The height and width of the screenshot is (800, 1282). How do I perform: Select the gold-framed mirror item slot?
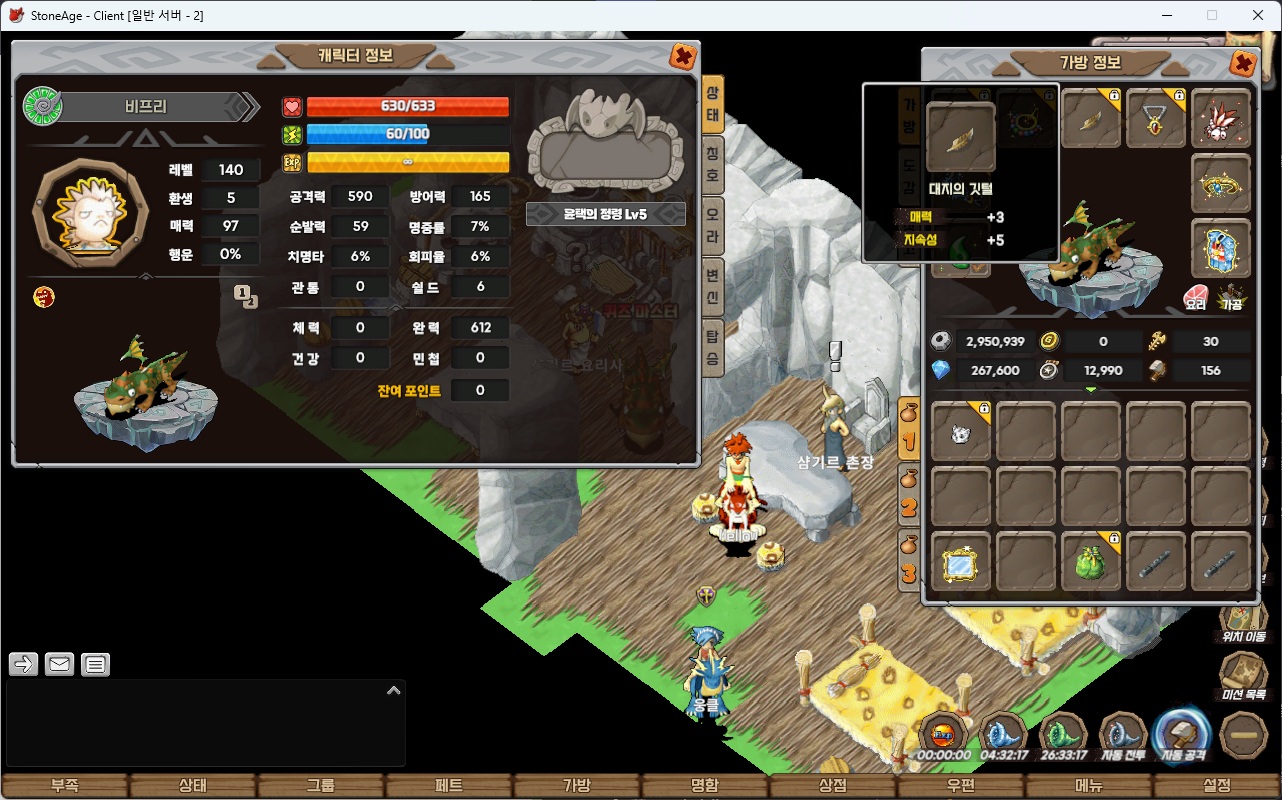coord(961,562)
